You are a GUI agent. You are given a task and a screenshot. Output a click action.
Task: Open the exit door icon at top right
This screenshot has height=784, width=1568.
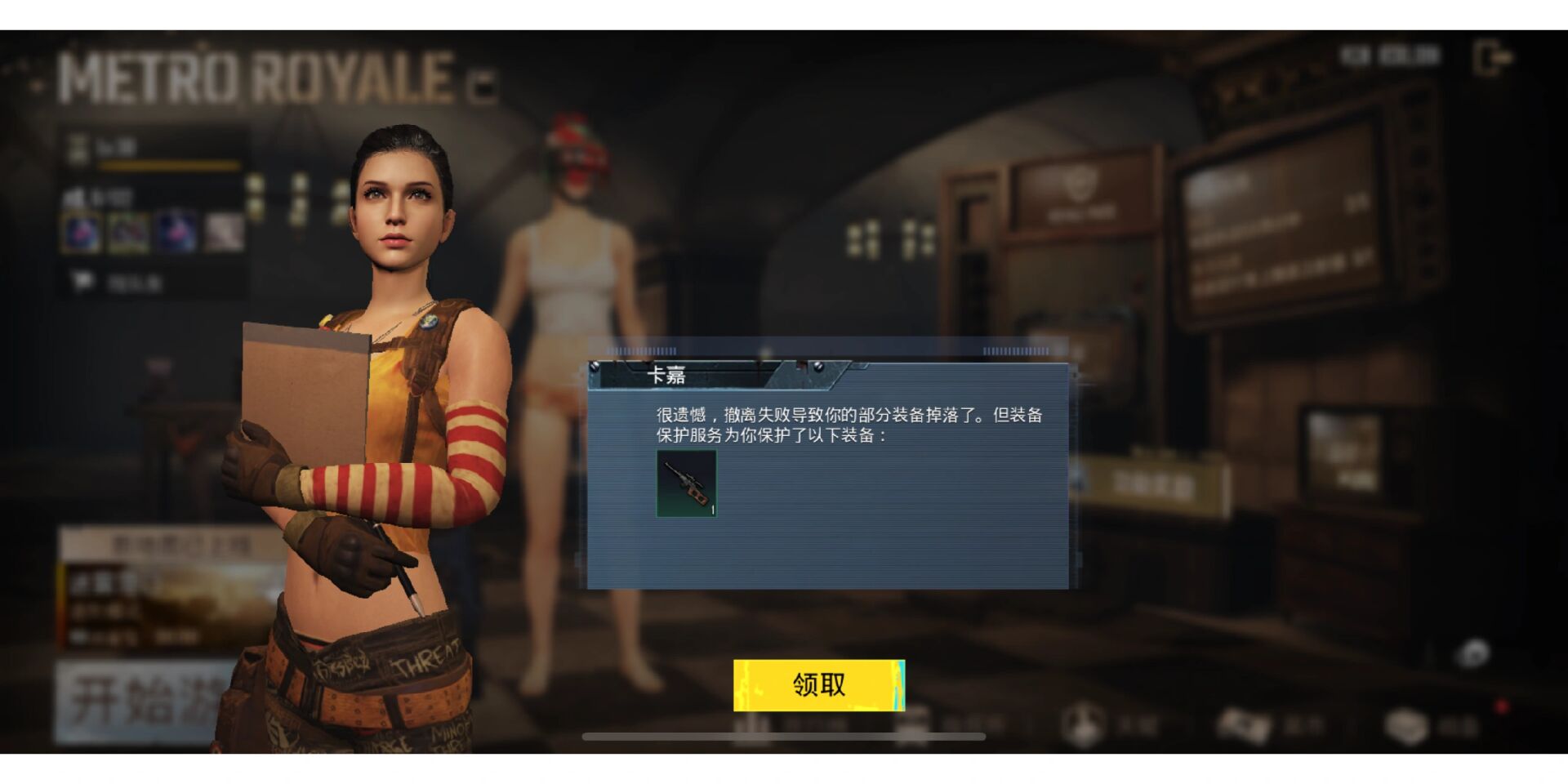pos(1496,57)
